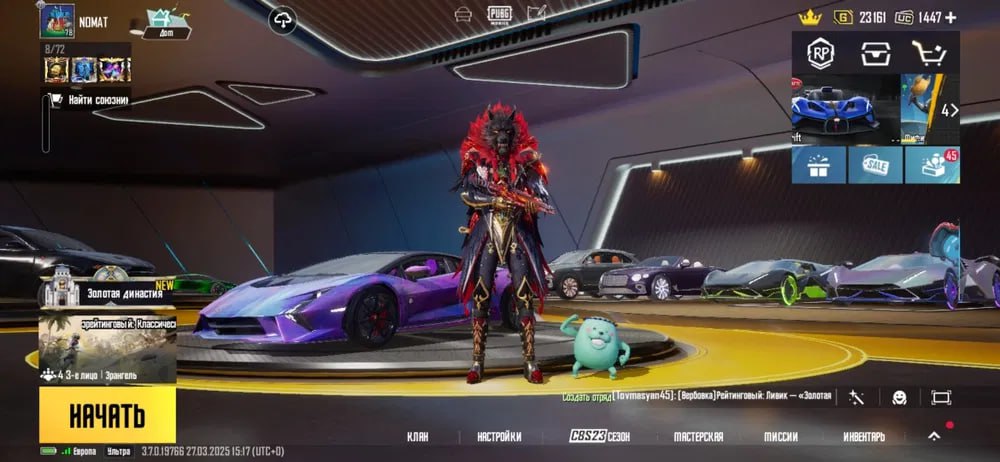Start the match with the yellow НАЧАТЬ button
The height and width of the screenshot is (462, 1000).
(107, 415)
